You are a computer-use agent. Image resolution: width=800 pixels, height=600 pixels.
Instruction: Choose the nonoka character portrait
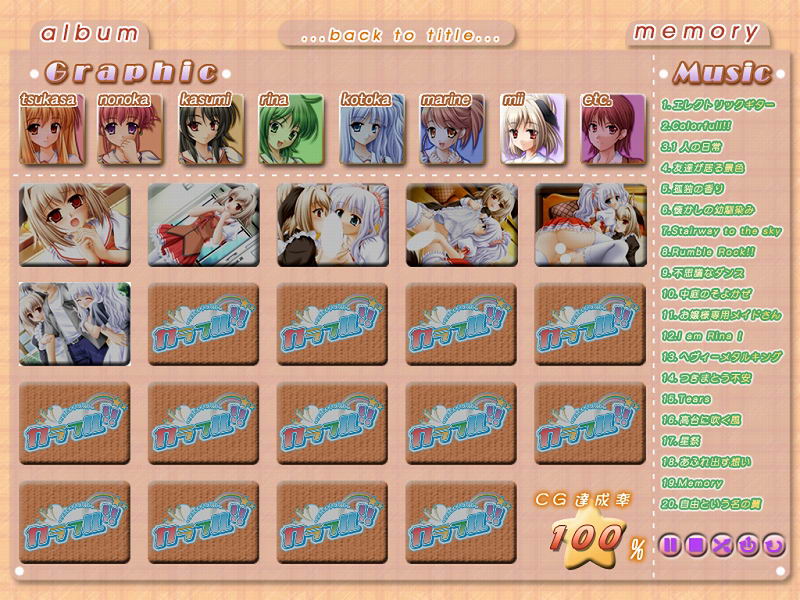click(x=130, y=130)
